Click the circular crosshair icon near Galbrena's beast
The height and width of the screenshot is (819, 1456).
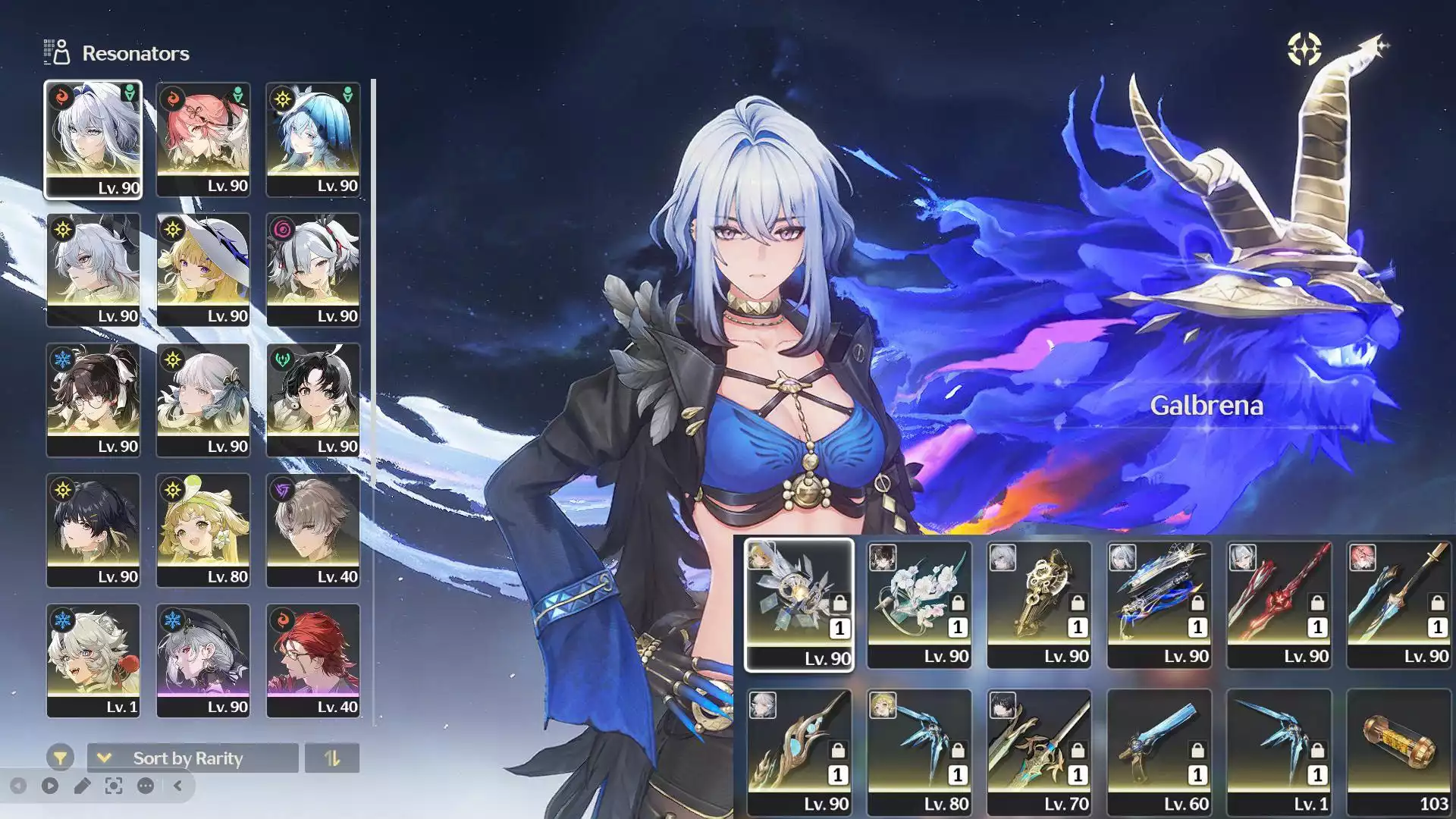(1304, 49)
